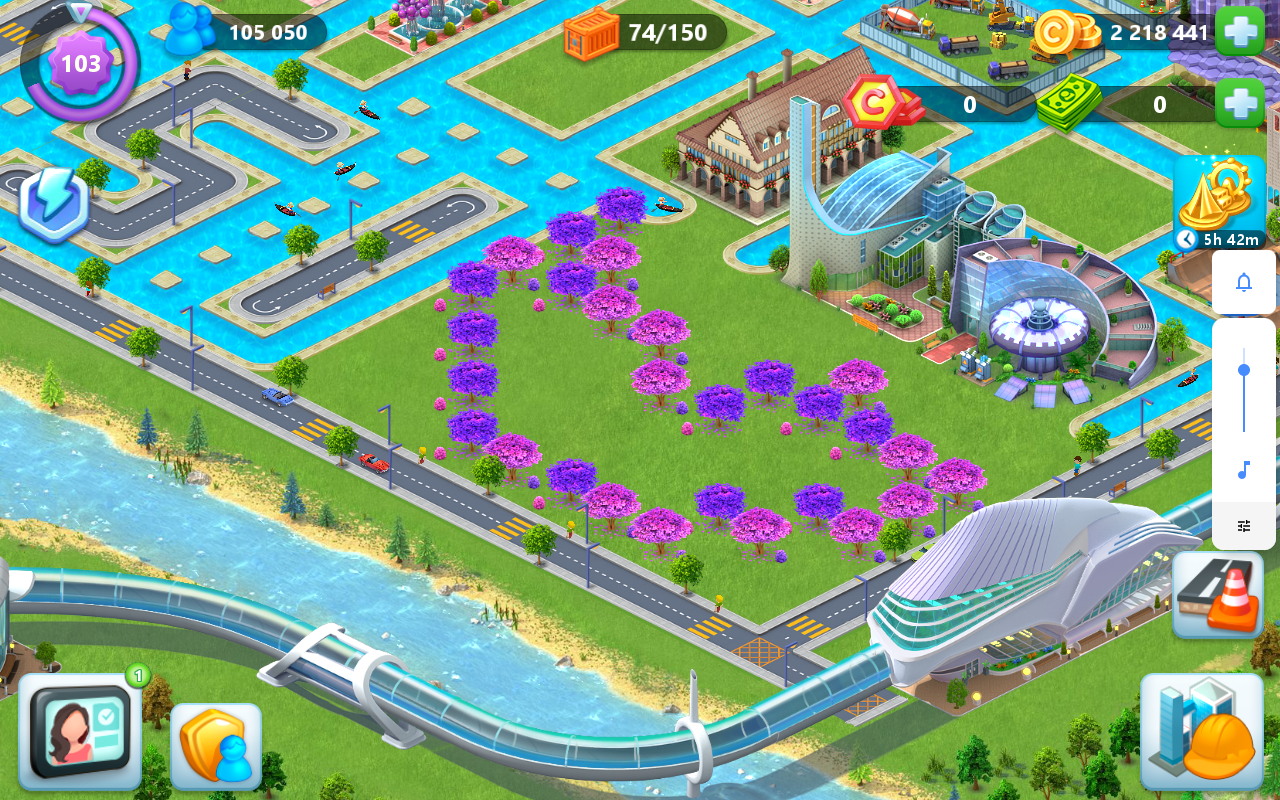Open the level 103 player profile badge

(x=80, y=64)
